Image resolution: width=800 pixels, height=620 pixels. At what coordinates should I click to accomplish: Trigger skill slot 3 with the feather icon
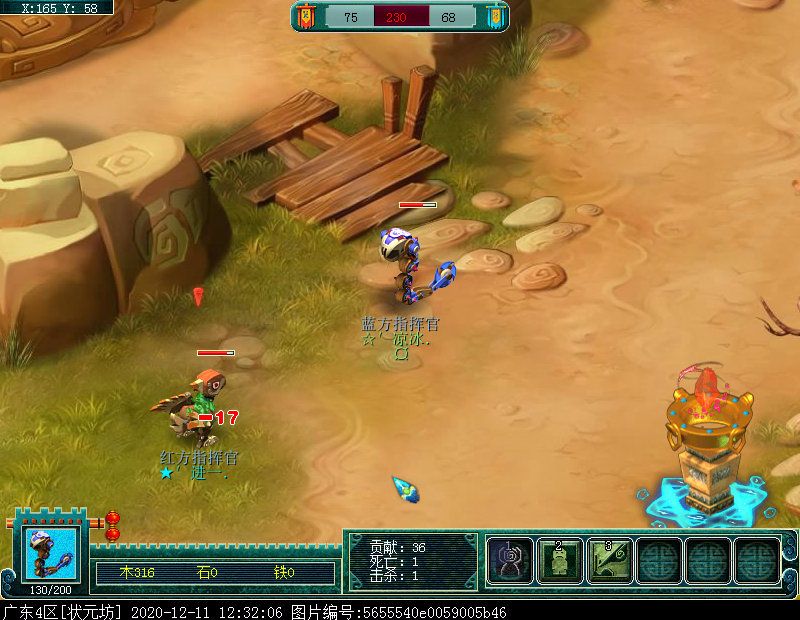pos(609,560)
